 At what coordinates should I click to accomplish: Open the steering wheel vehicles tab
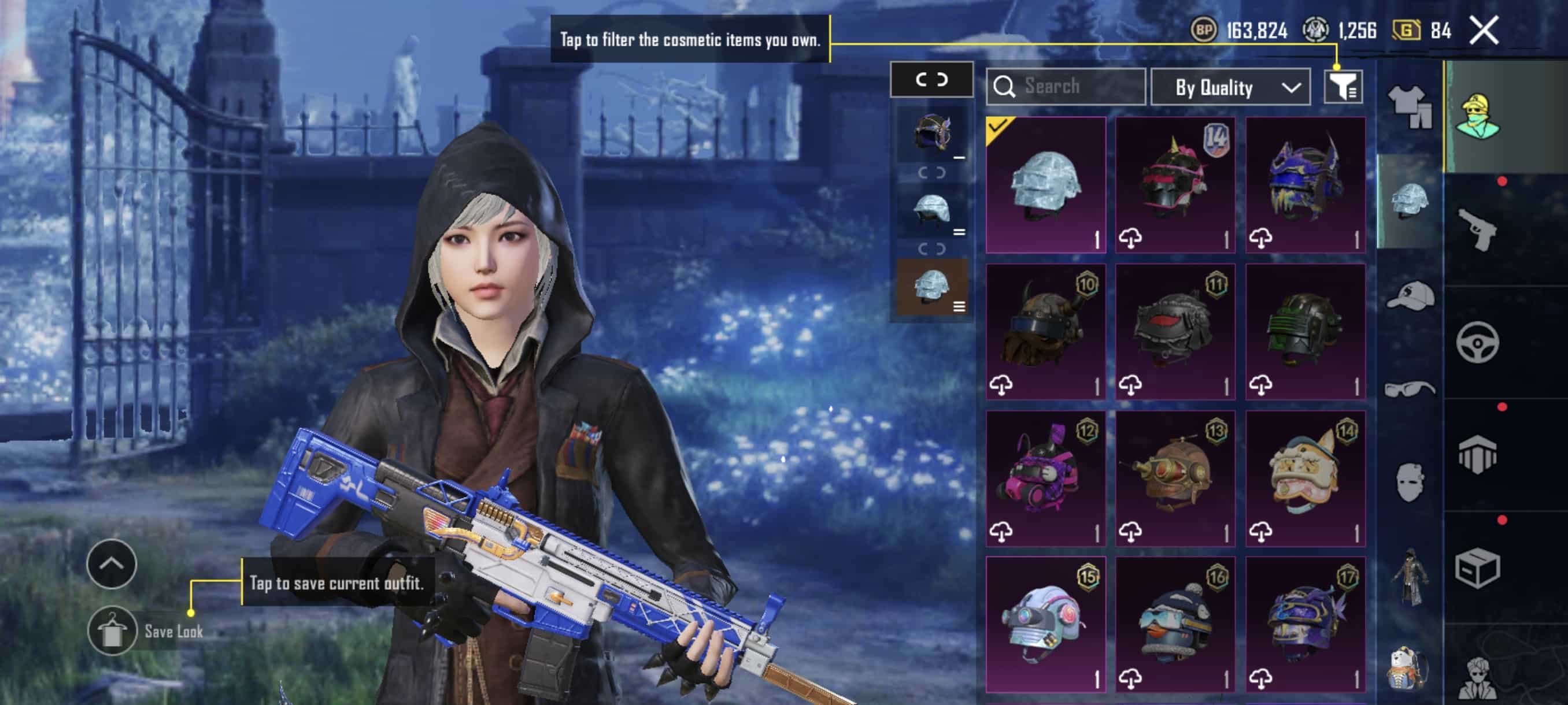pos(1478,343)
